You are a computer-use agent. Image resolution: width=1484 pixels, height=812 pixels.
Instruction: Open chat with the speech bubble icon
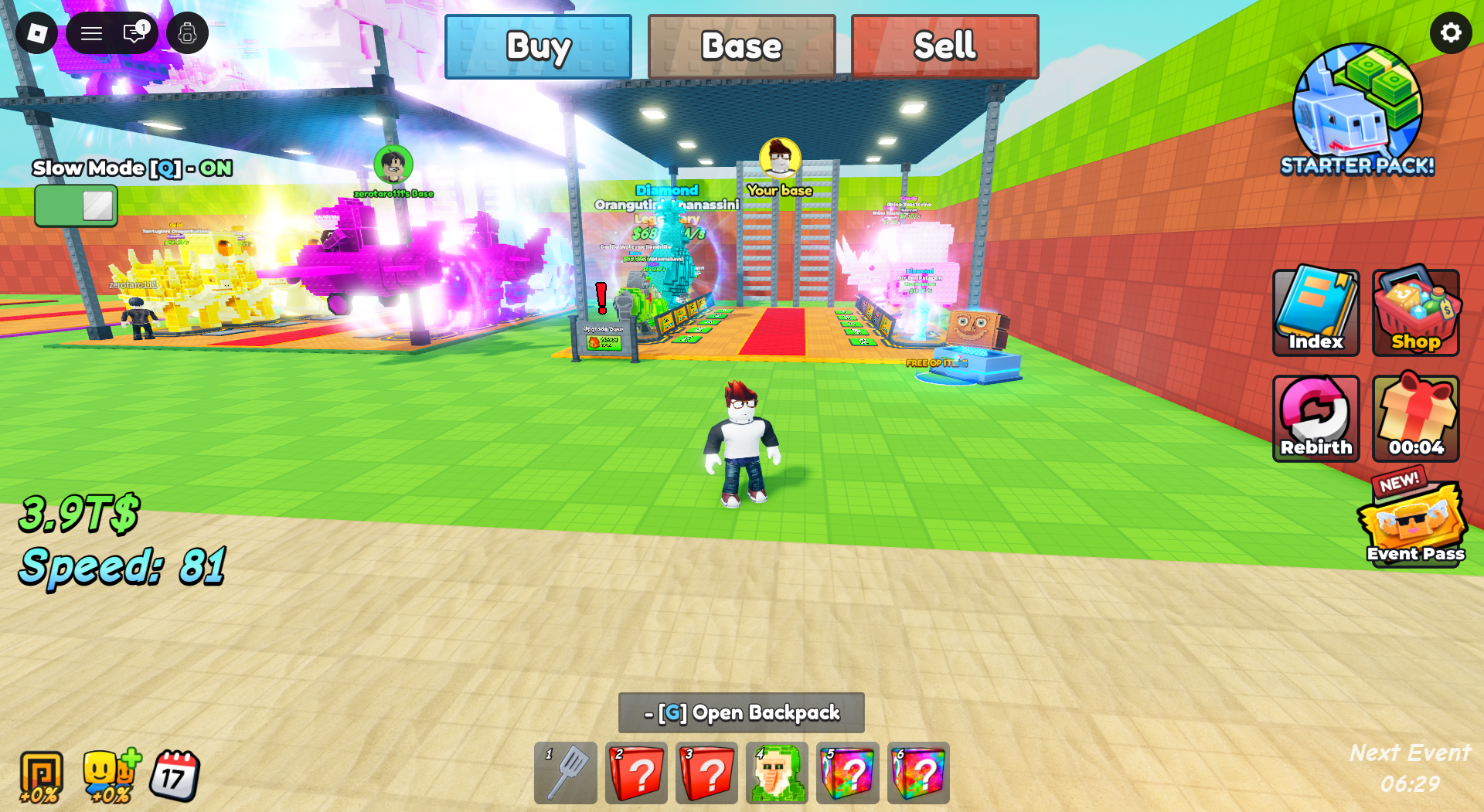(133, 32)
